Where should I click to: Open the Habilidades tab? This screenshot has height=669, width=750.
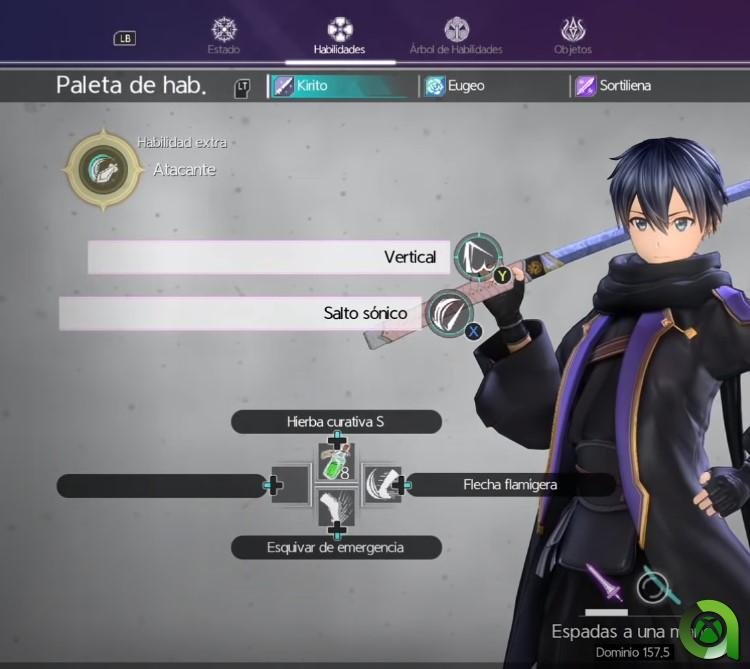tap(339, 36)
